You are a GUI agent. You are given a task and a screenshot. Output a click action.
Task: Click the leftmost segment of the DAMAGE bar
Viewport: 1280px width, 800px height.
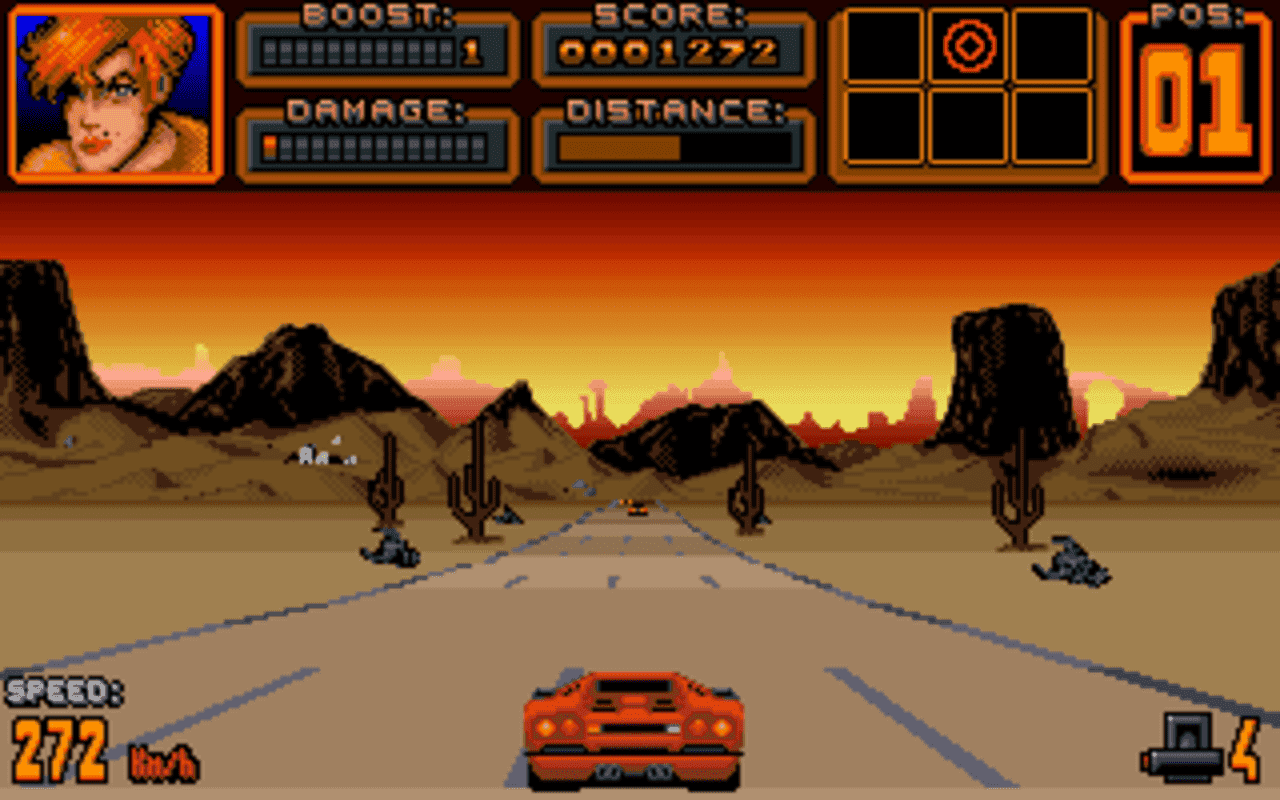(x=269, y=147)
